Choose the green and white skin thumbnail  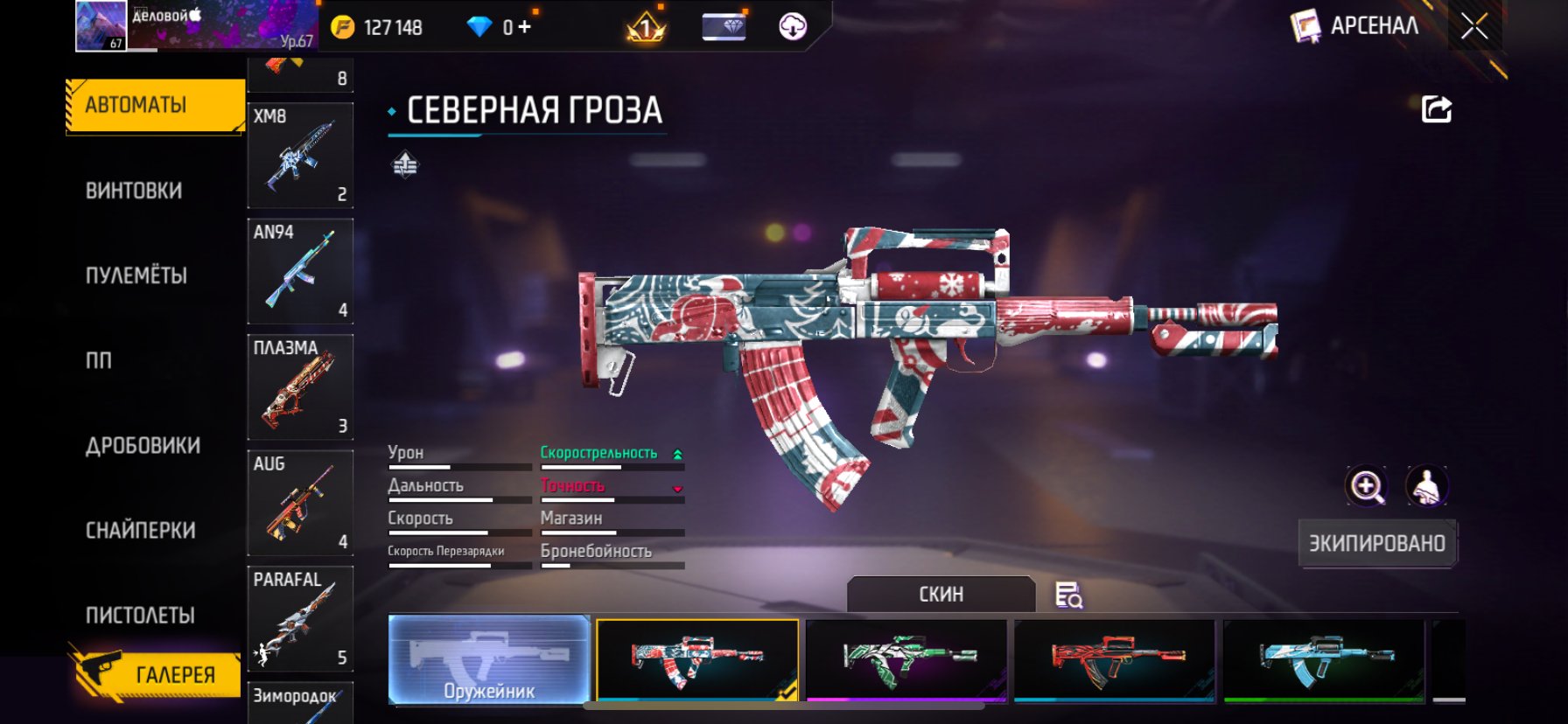pyautogui.click(x=906, y=660)
